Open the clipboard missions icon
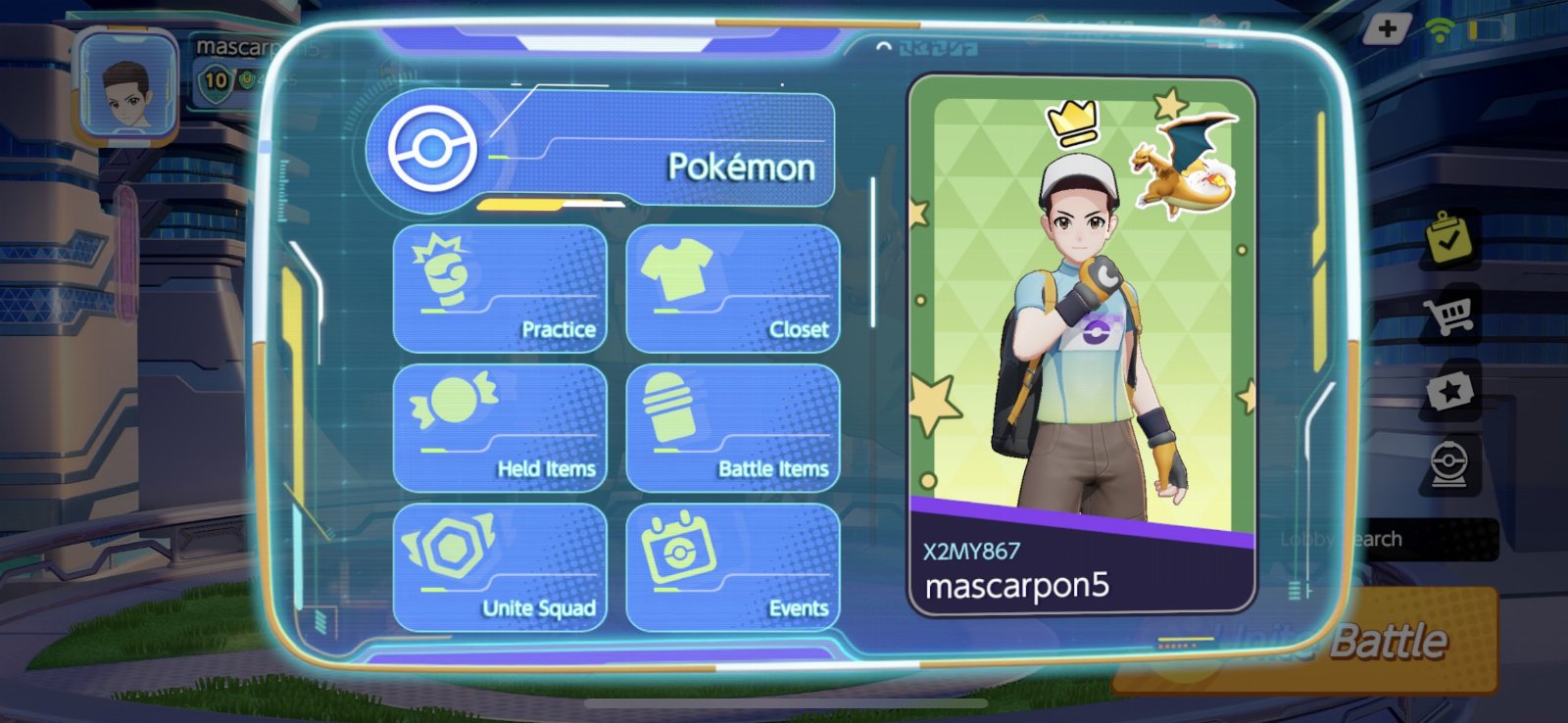Viewport: 1568px width, 723px height. 1449,238
